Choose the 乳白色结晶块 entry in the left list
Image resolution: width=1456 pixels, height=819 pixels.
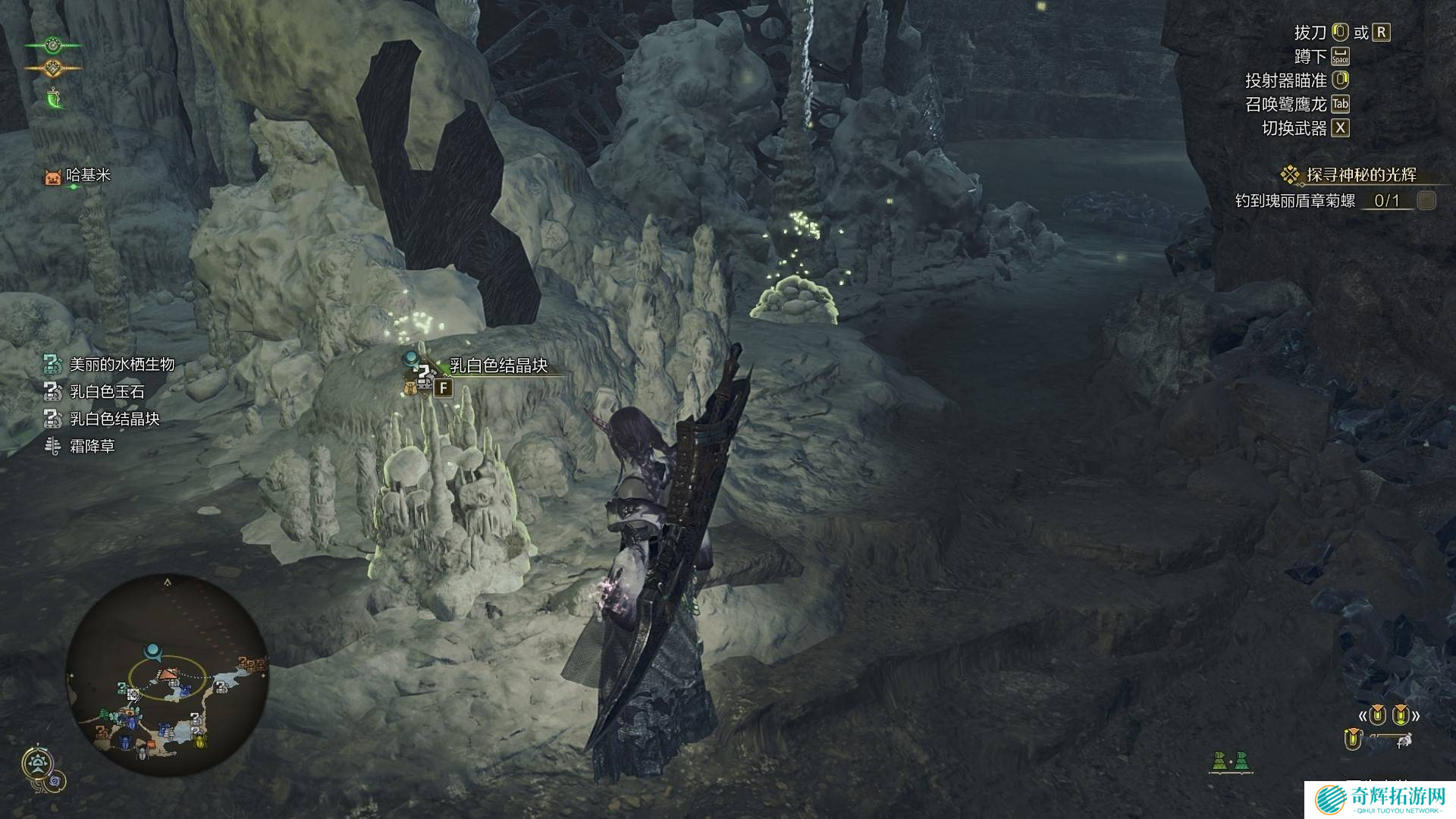(114, 419)
